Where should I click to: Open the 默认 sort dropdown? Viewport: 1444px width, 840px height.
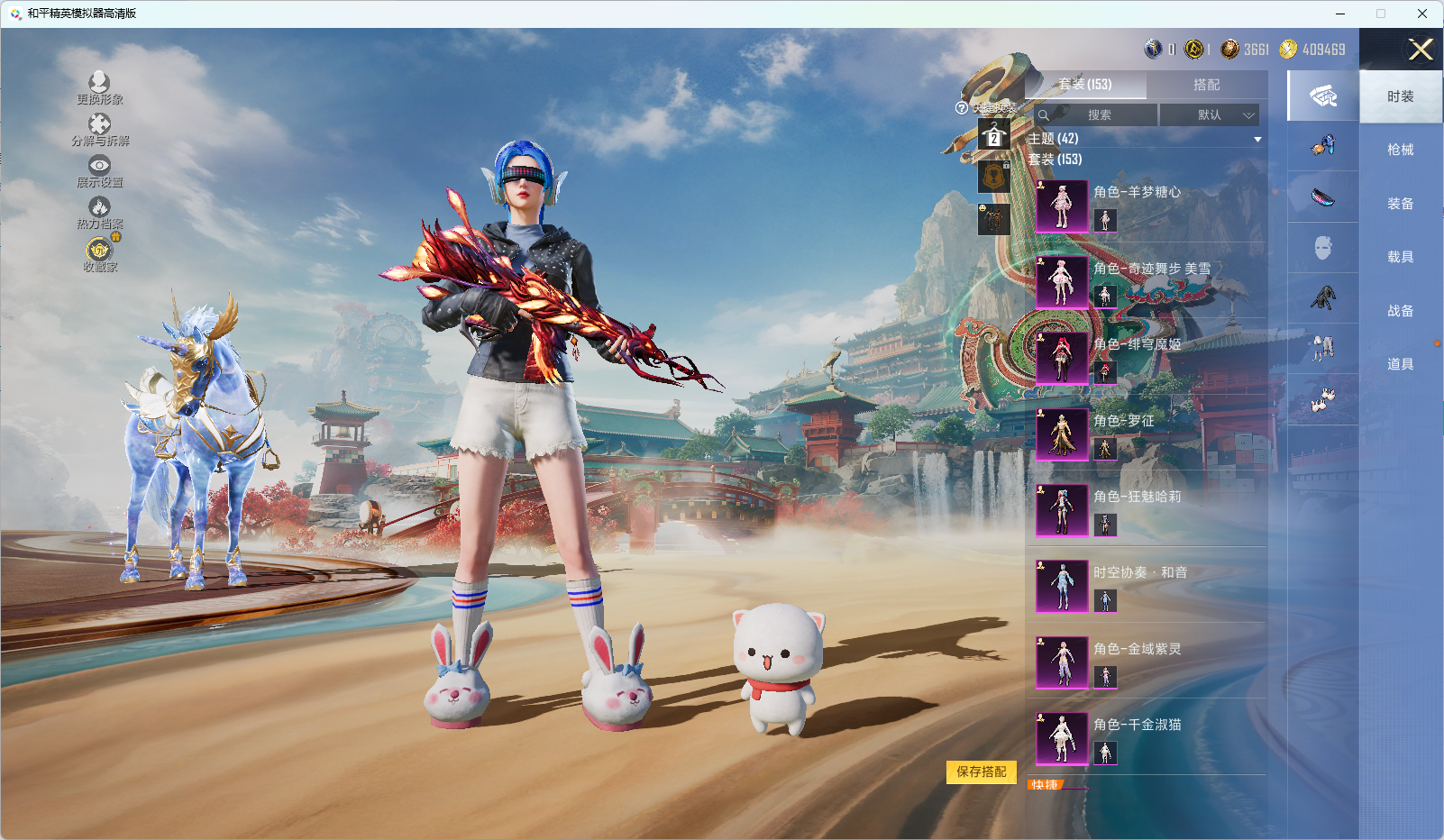pyautogui.click(x=1209, y=115)
